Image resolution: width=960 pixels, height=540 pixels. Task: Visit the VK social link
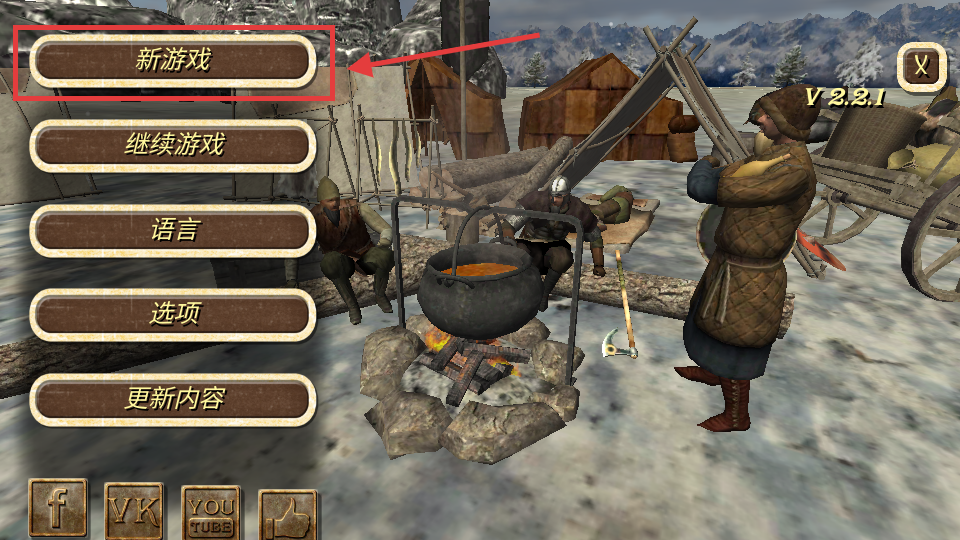point(133,512)
